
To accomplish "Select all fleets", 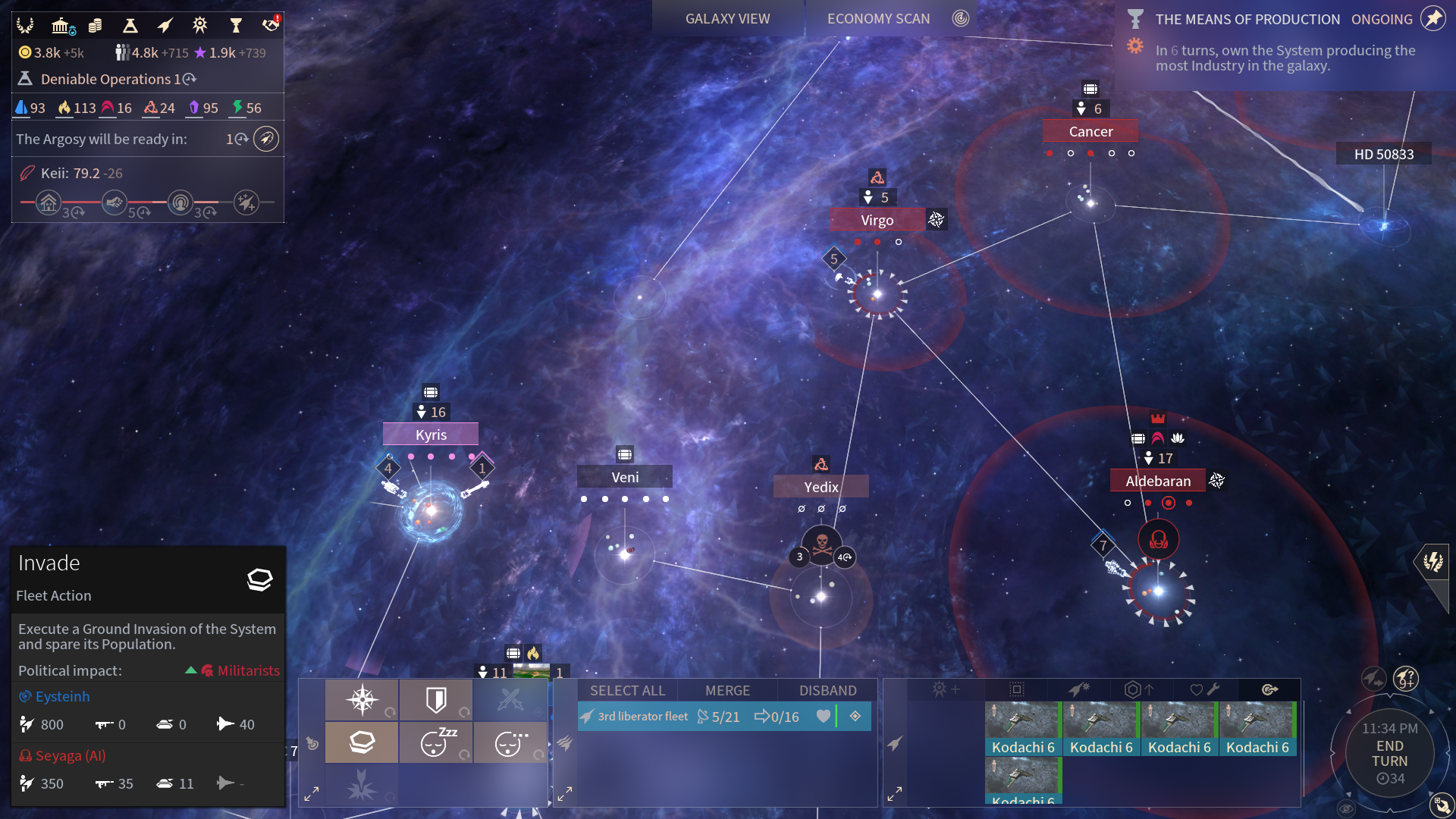I will (x=627, y=691).
